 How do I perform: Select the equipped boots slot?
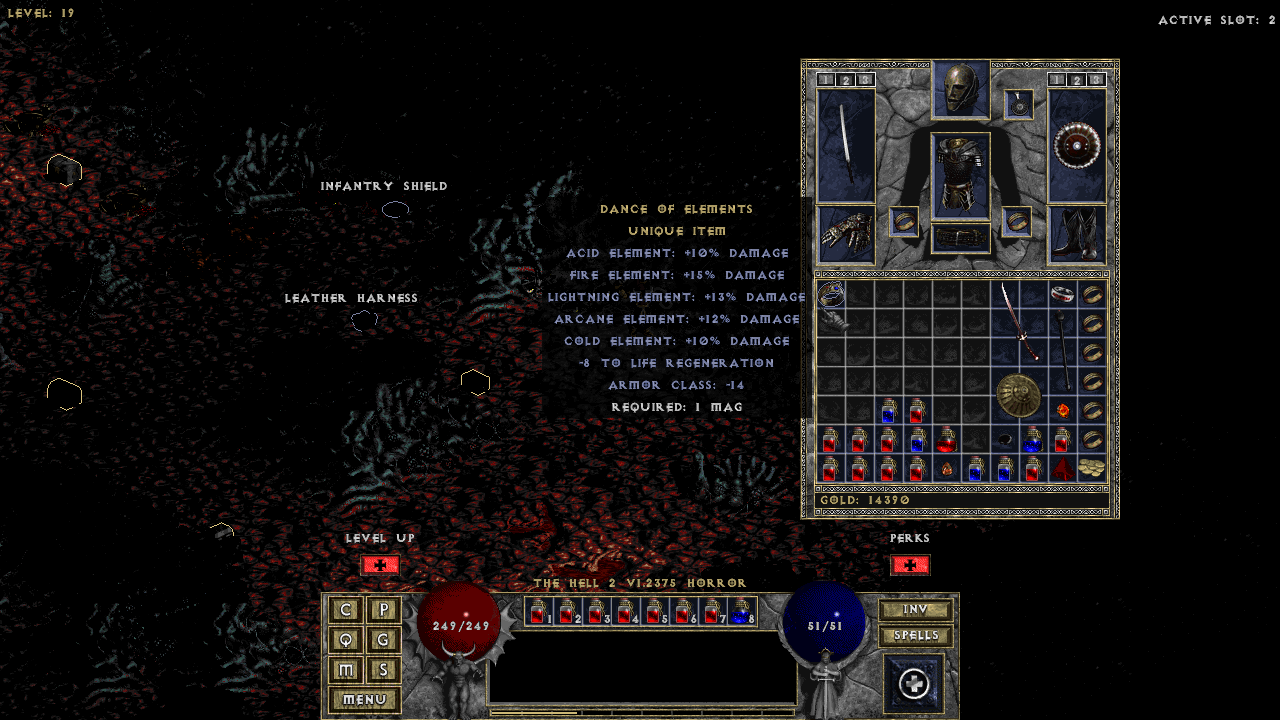point(1077,234)
